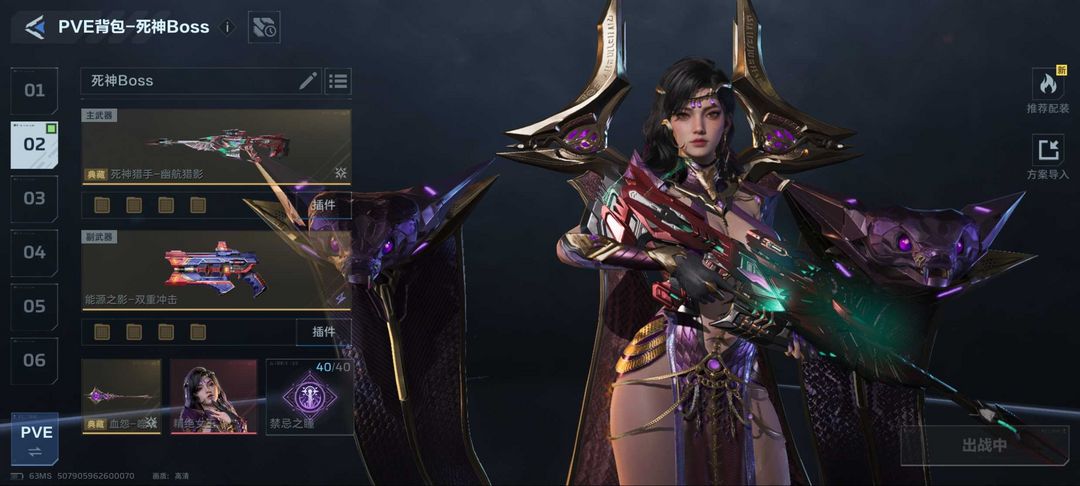Image resolution: width=1080 pixels, height=486 pixels.
Task: Go back using the top-left arrow
Action: [35, 27]
